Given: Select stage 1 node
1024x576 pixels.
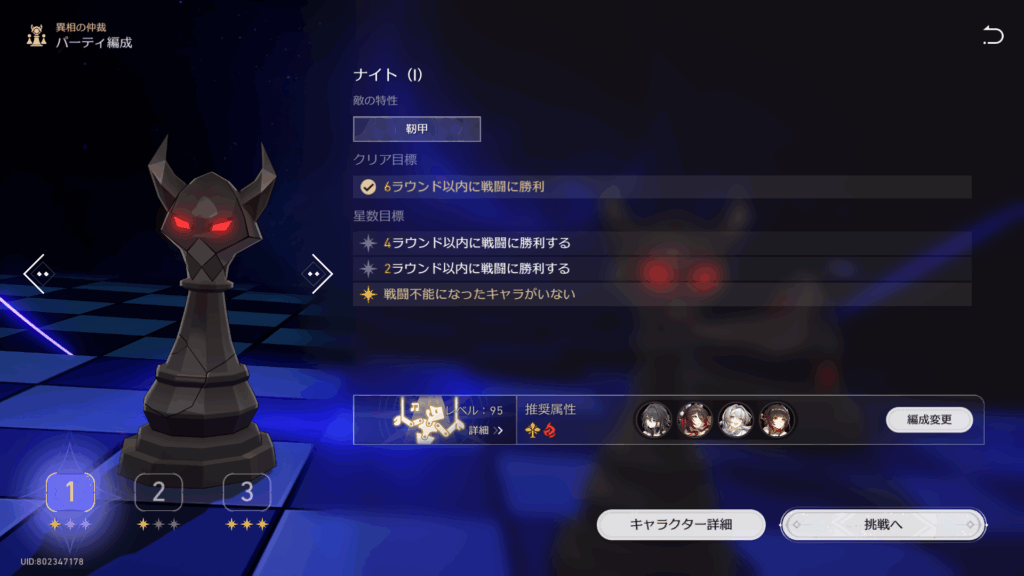Looking at the screenshot, I should click(70, 491).
